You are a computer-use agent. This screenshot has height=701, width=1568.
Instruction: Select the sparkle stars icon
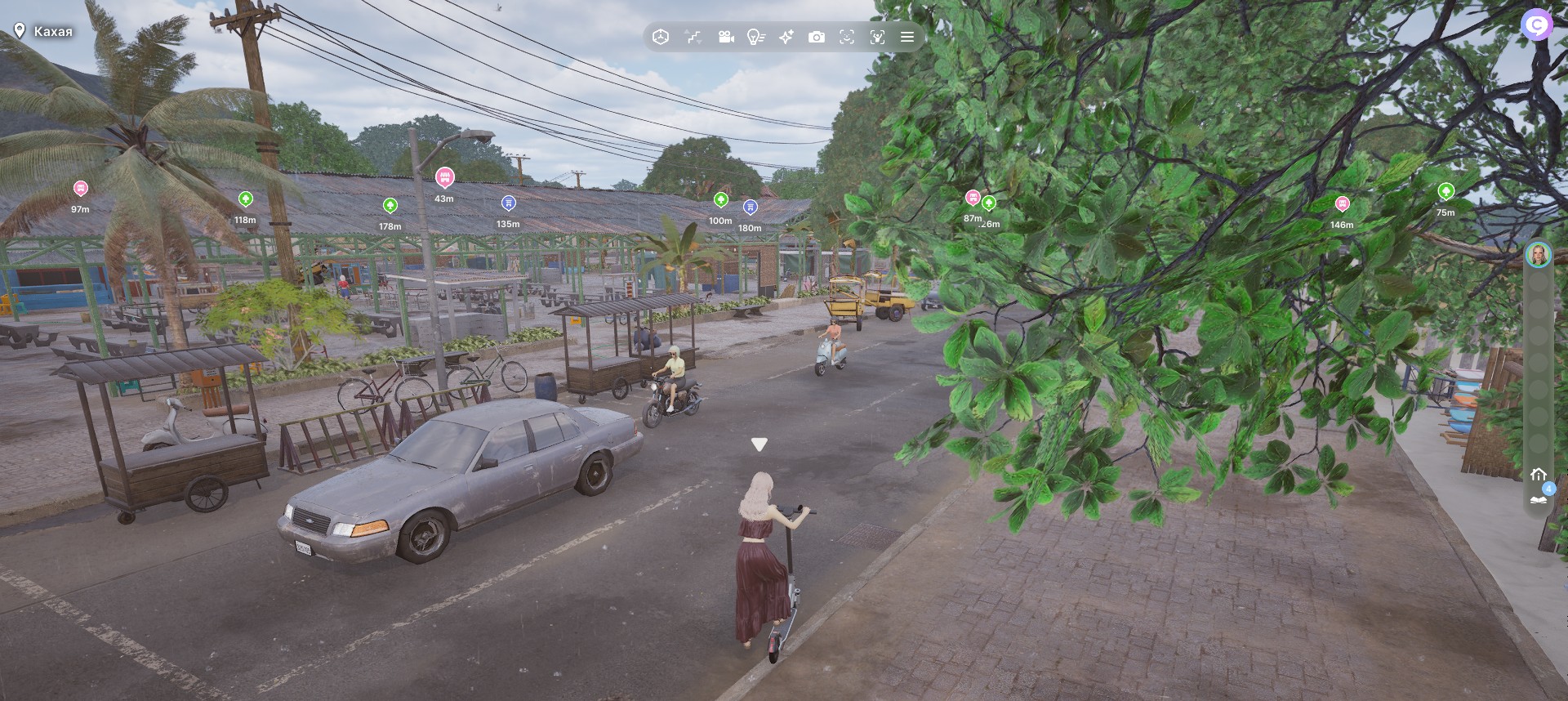tap(786, 37)
